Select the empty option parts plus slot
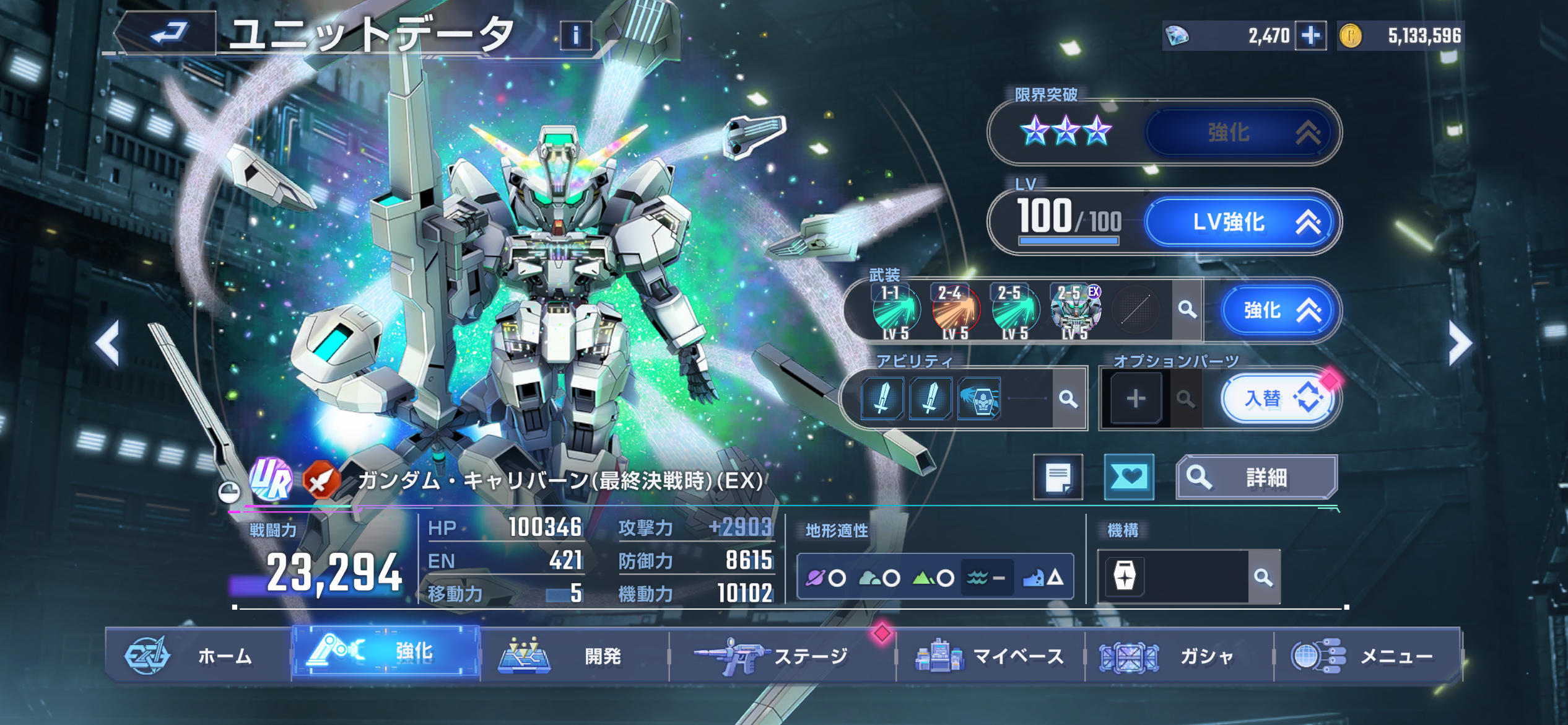Screen dimensions: 1568x725 (x=1135, y=399)
